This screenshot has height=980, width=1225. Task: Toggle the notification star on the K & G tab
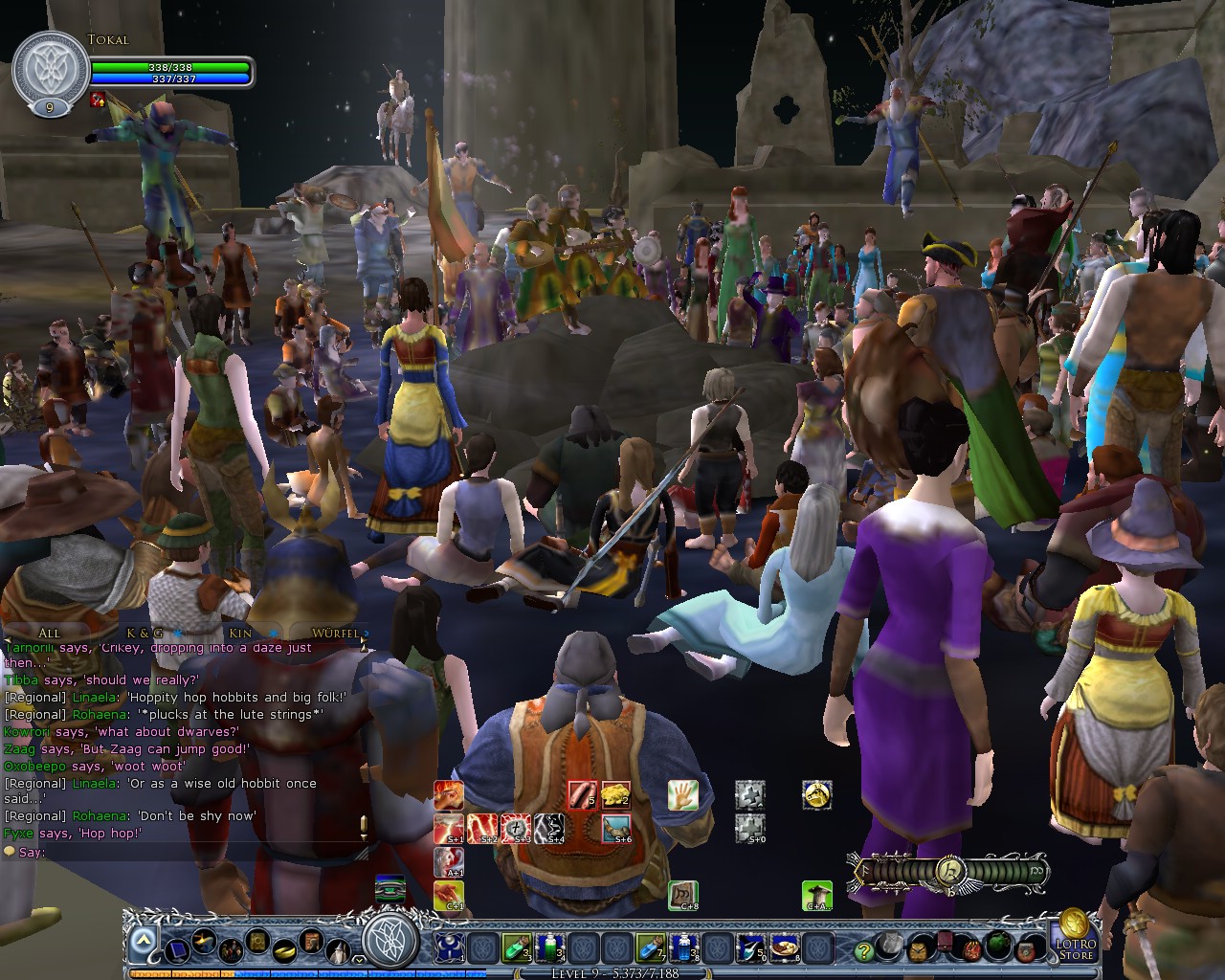[x=177, y=635]
